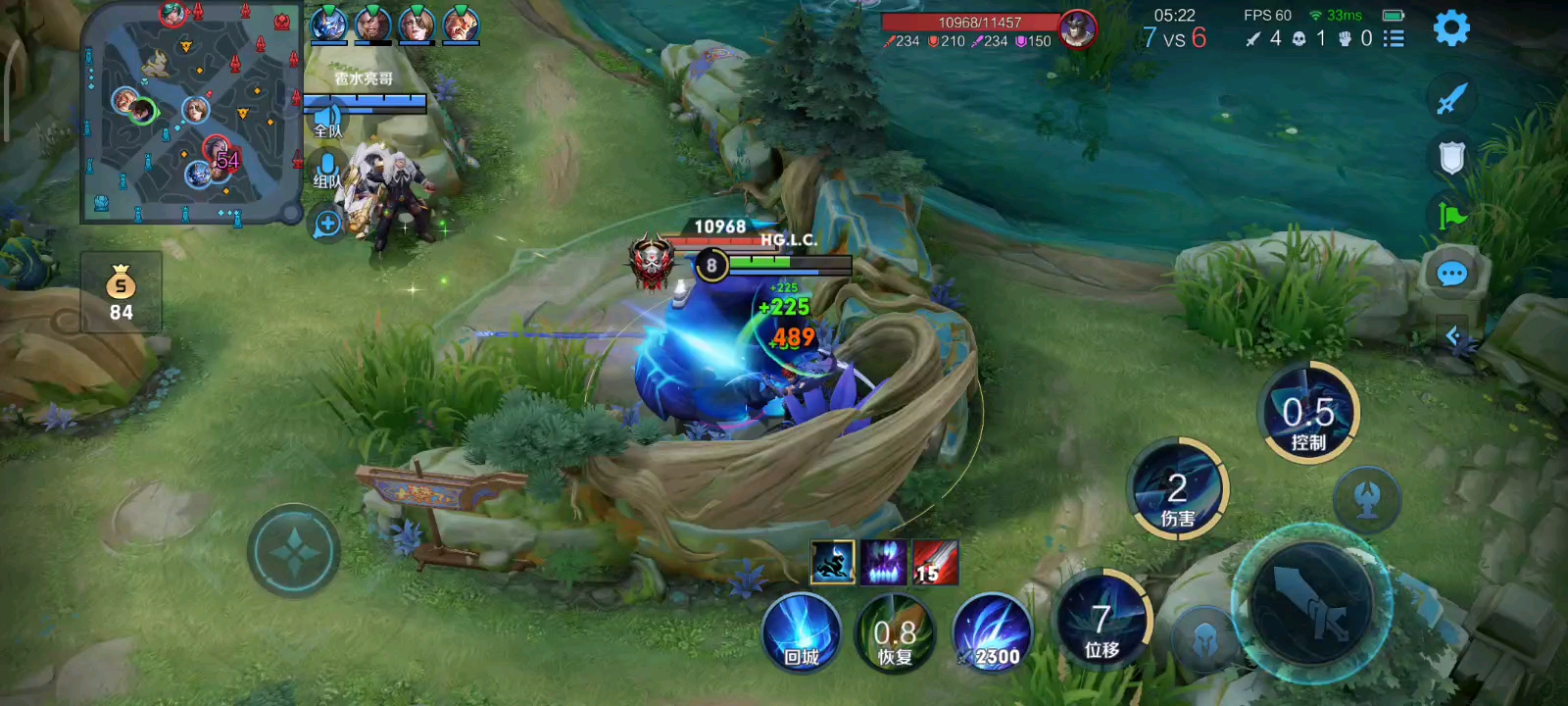The image size is (1568, 706).
Task: Activate the 2300 summoner skill
Action: click(x=992, y=633)
